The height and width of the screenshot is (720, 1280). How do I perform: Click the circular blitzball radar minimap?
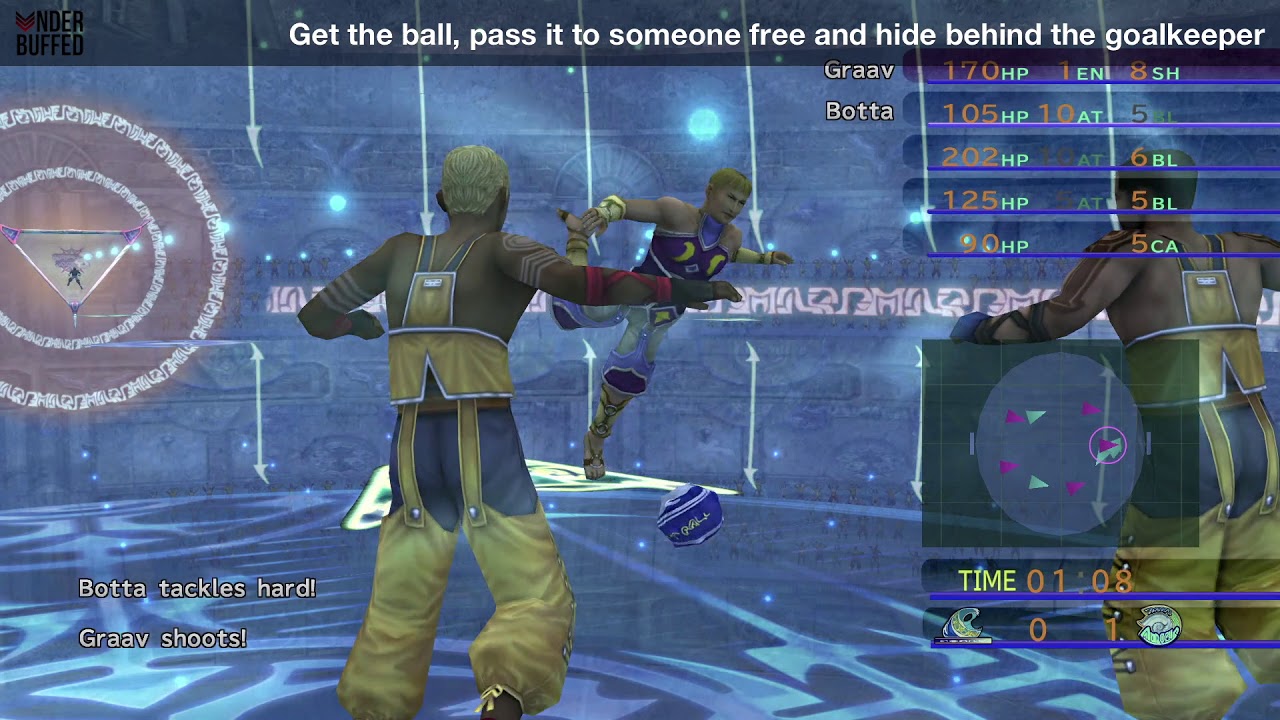1059,443
